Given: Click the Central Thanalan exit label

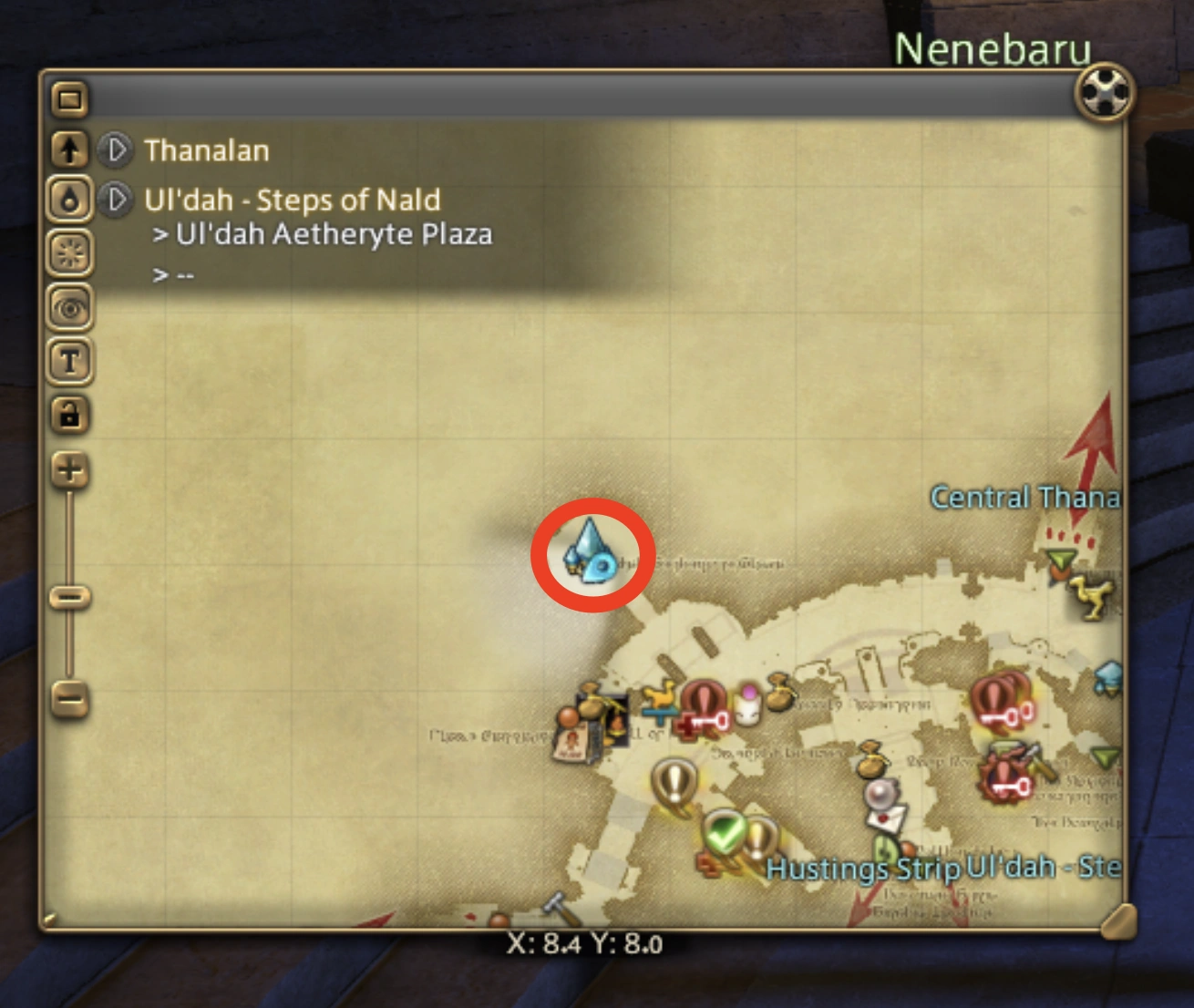Looking at the screenshot, I should point(1024,498).
